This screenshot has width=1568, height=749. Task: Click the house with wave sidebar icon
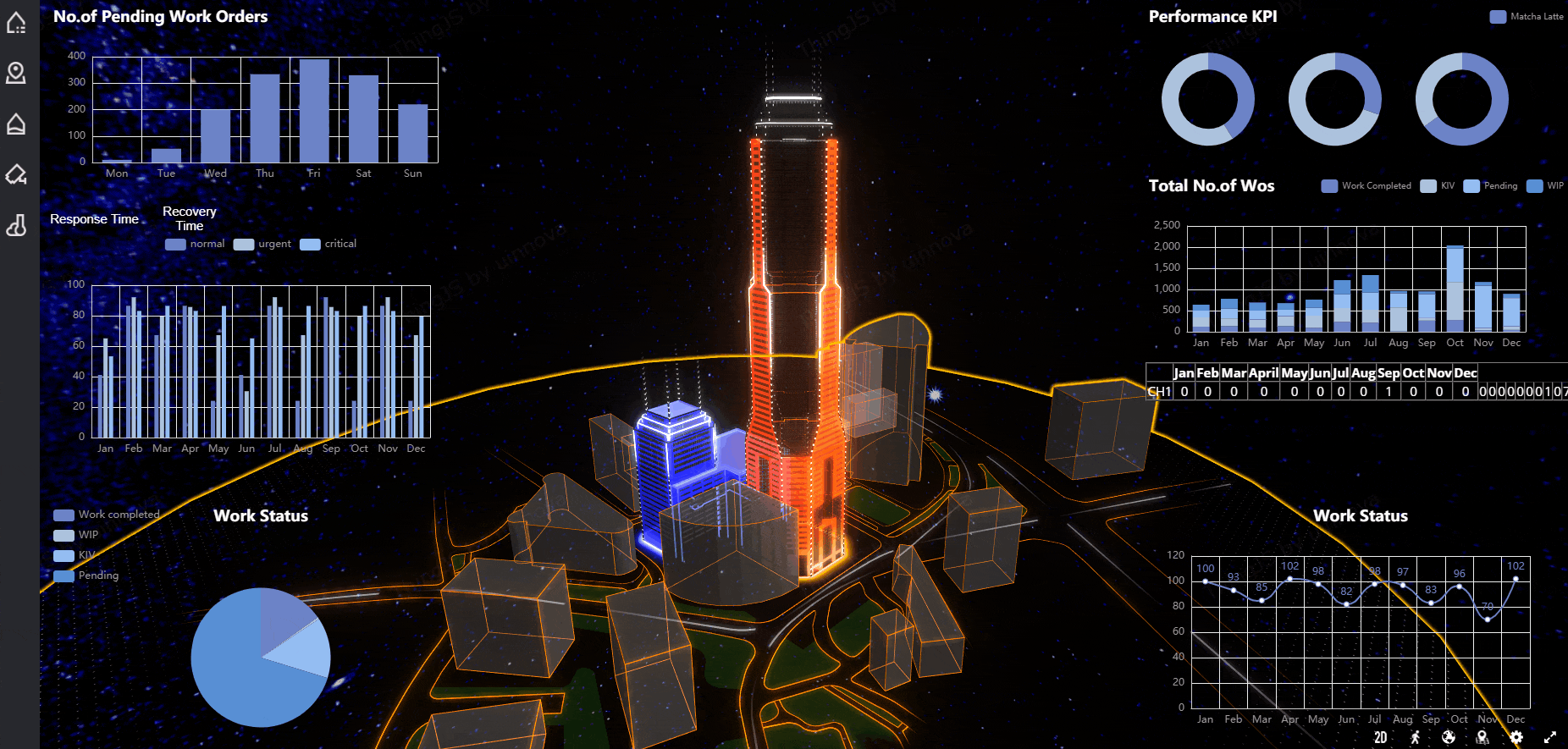pyautogui.click(x=16, y=124)
